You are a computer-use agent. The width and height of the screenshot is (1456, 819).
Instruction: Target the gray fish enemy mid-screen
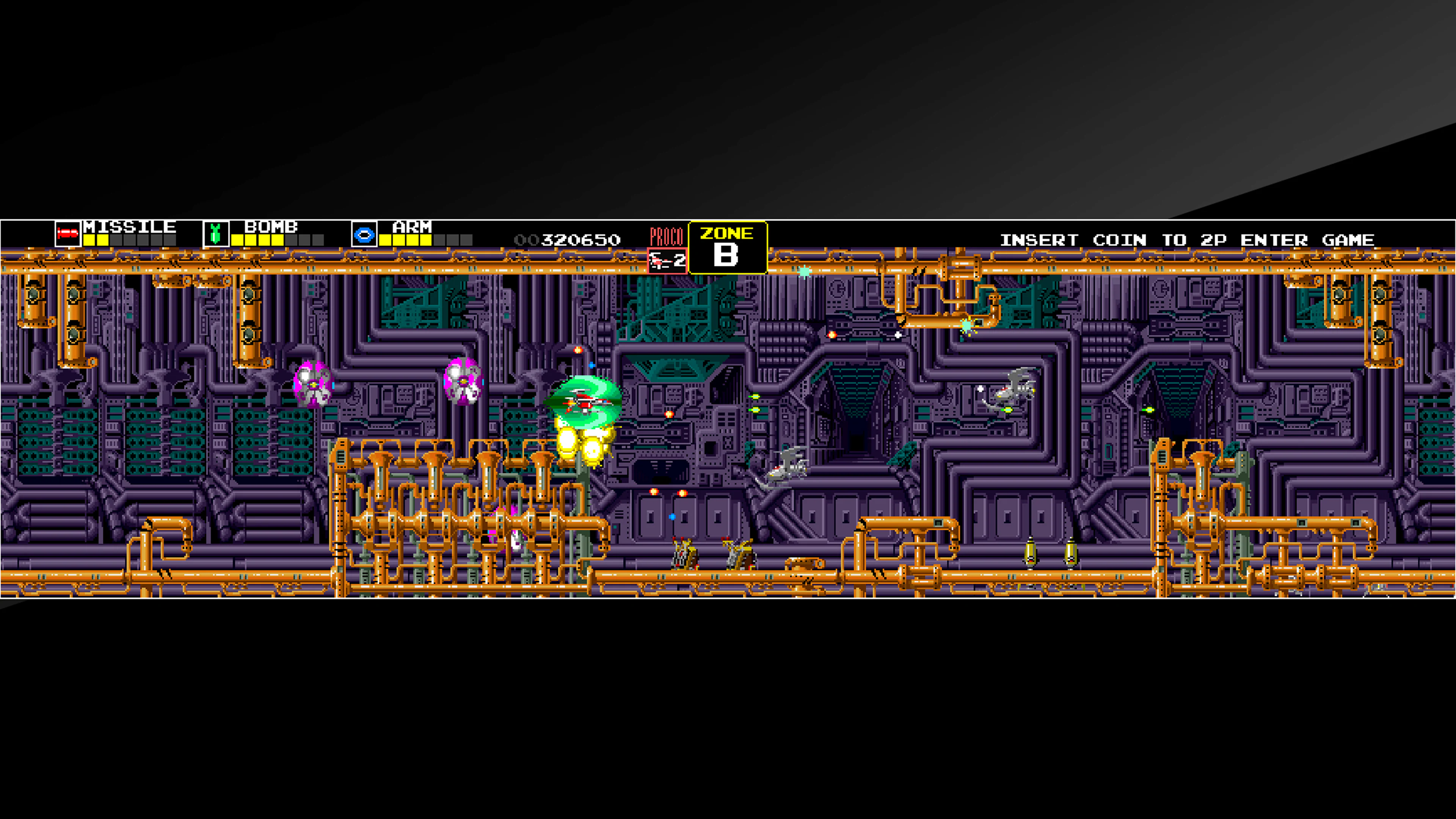789,463
